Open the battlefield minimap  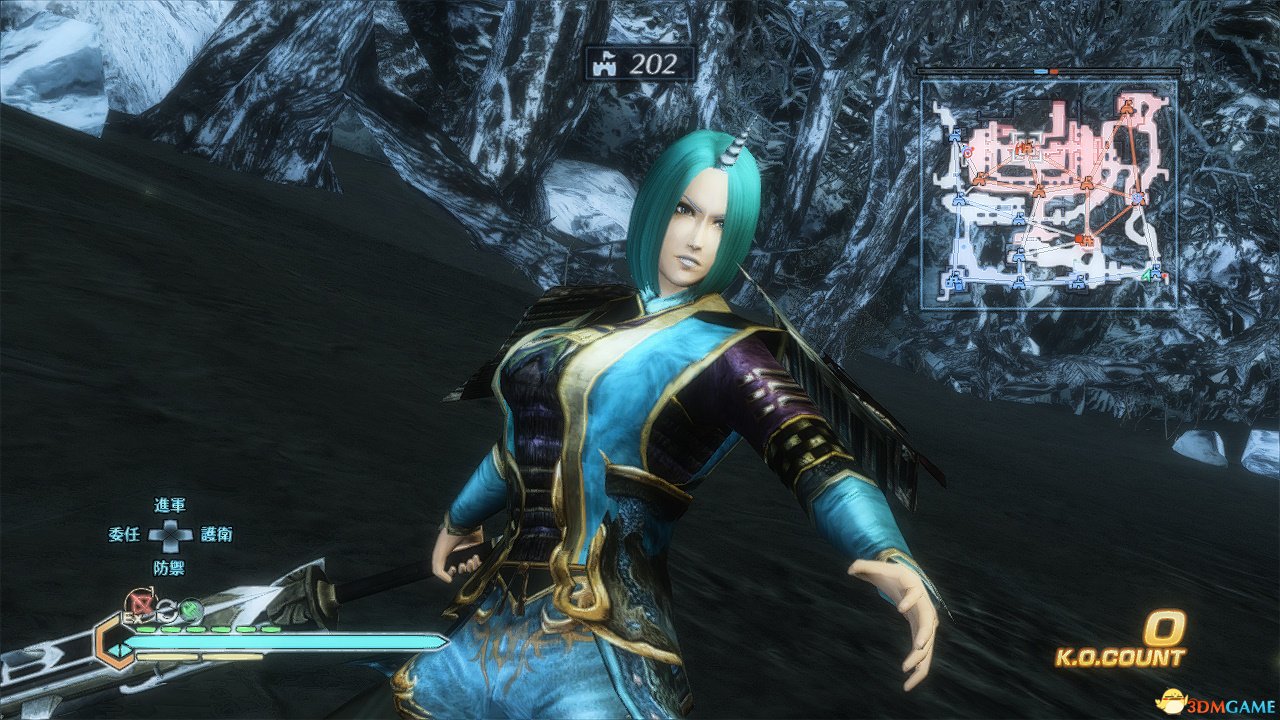click(x=1048, y=194)
